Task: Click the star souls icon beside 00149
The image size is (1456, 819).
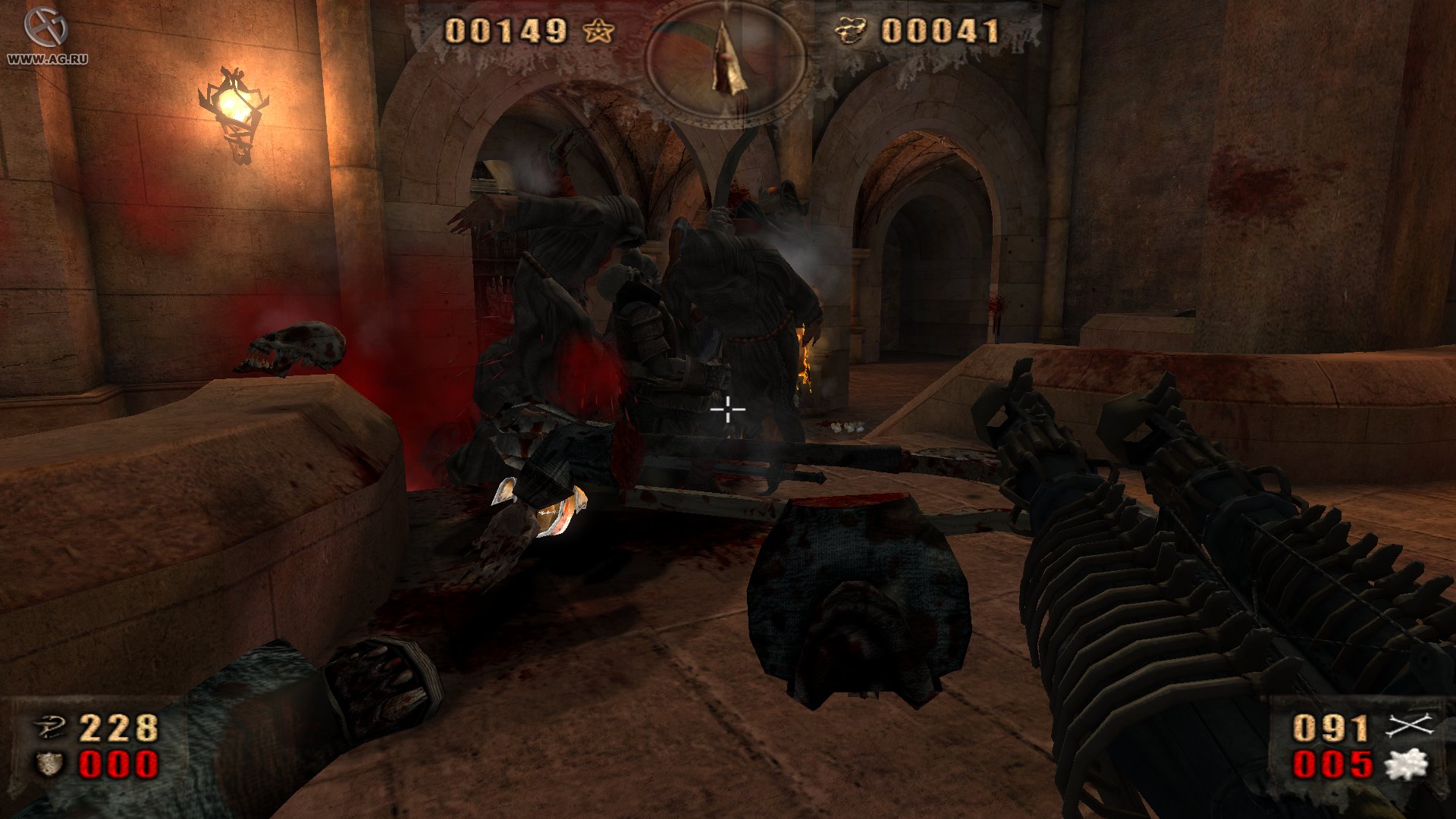Action: pos(598,32)
